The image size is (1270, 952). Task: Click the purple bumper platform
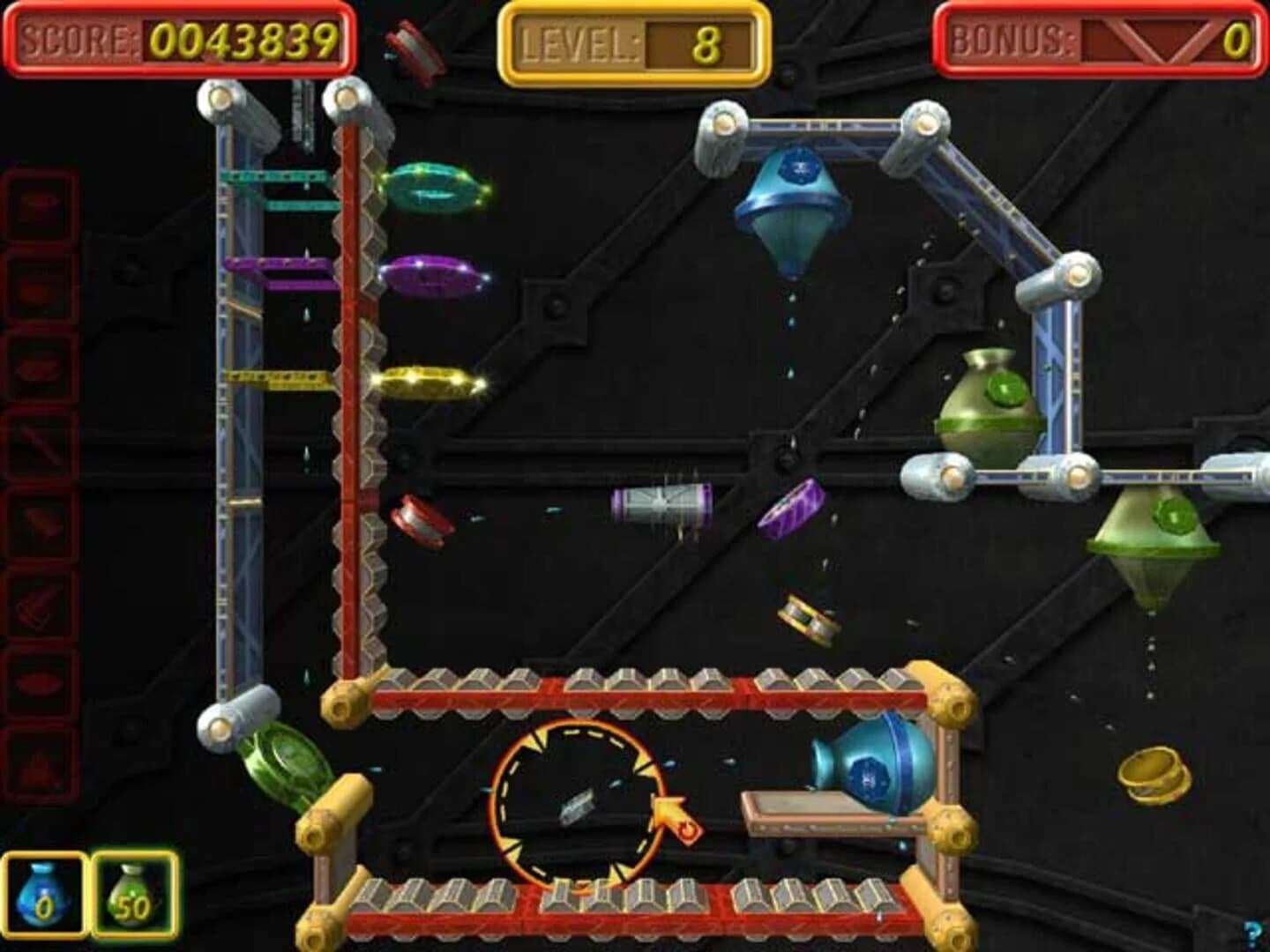[428, 275]
